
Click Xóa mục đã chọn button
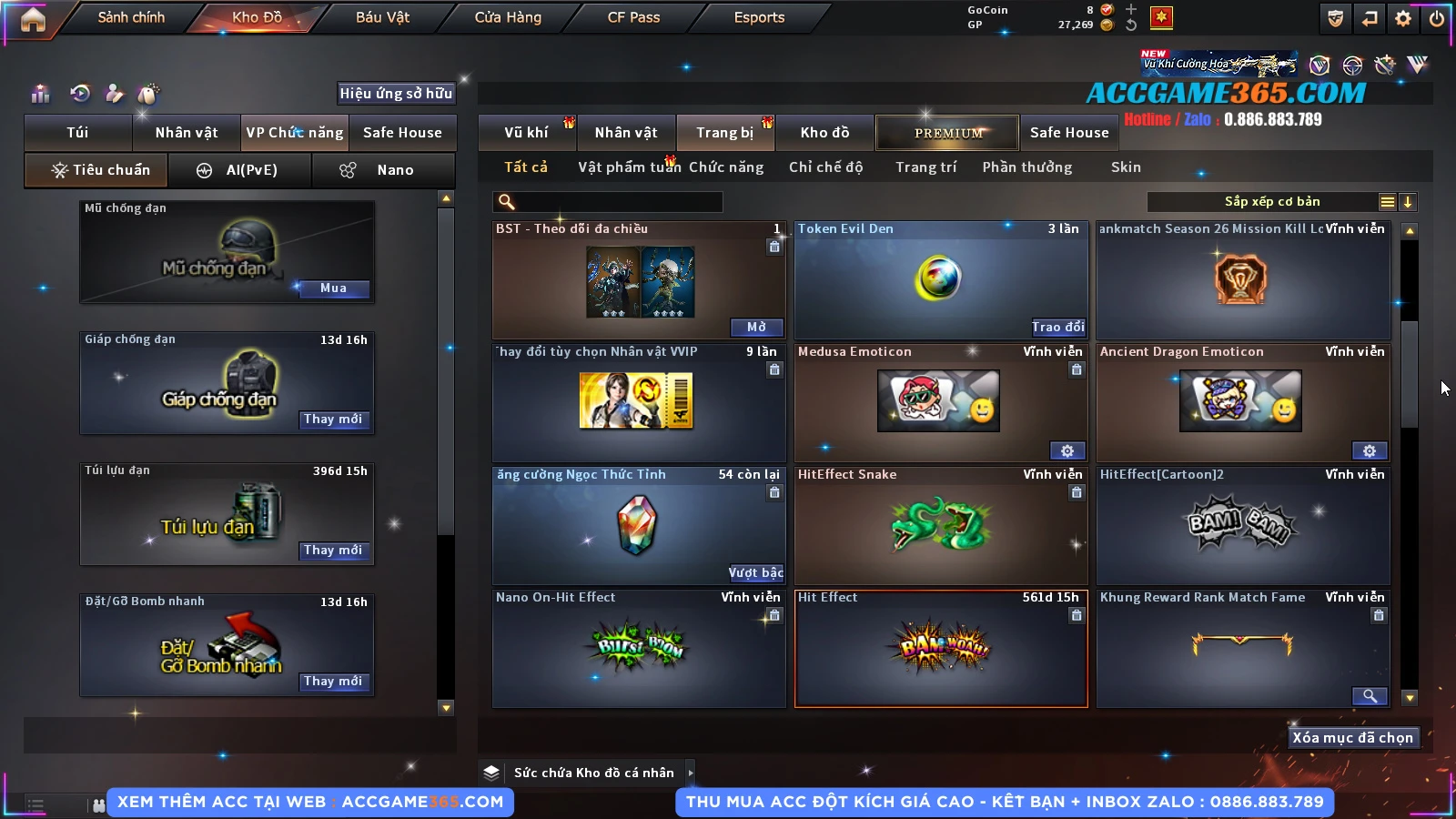click(1352, 738)
